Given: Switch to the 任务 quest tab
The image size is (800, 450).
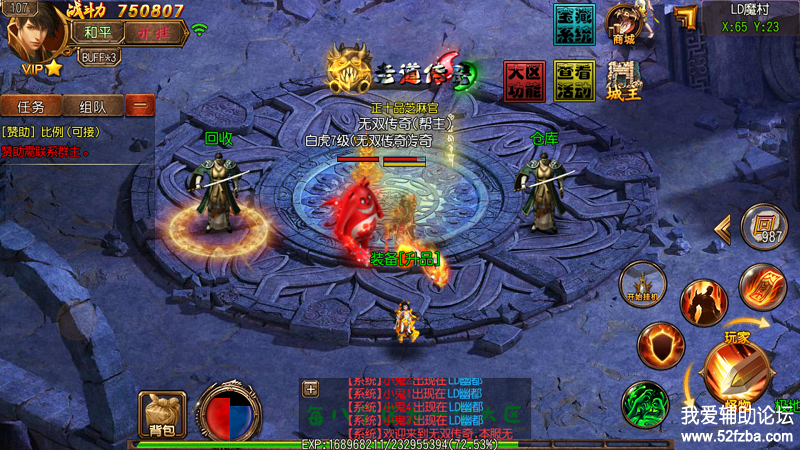Looking at the screenshot, I should point(30,106).
